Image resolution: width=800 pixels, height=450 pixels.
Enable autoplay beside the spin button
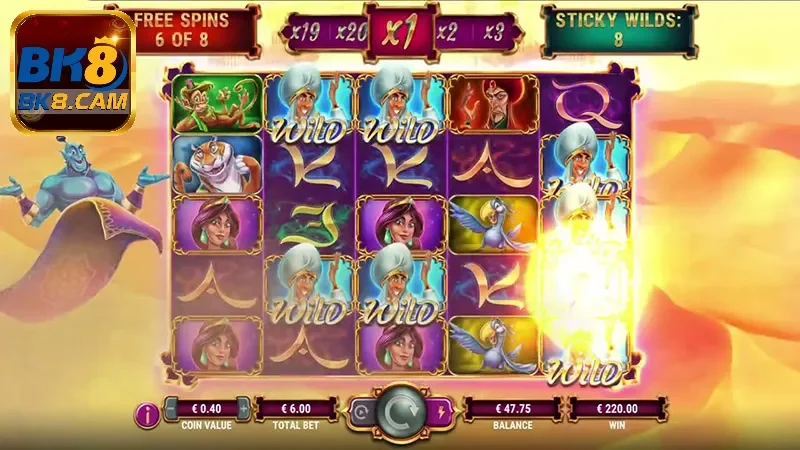(x=359, y=410)
